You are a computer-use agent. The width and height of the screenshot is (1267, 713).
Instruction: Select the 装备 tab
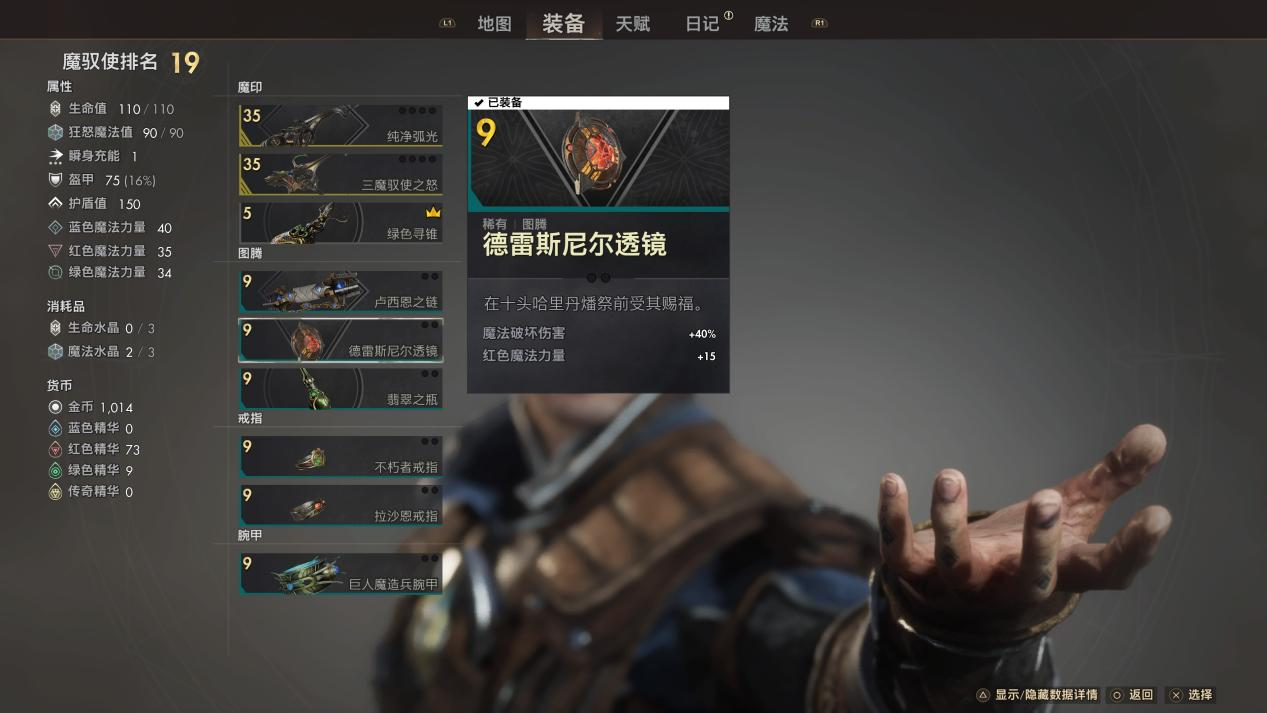click(x=563, y=24)
